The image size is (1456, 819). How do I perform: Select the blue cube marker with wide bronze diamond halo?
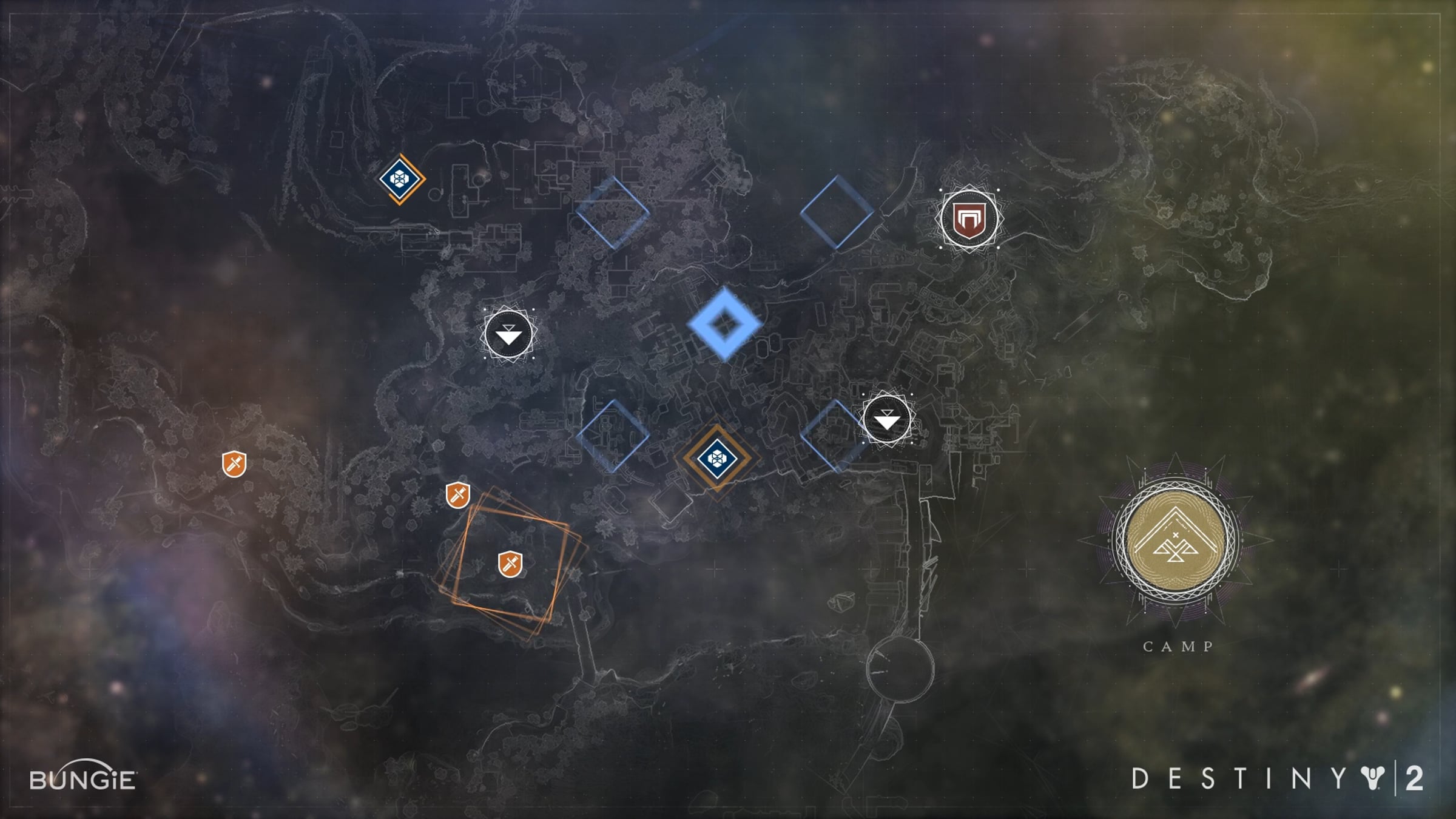point(716,458)
